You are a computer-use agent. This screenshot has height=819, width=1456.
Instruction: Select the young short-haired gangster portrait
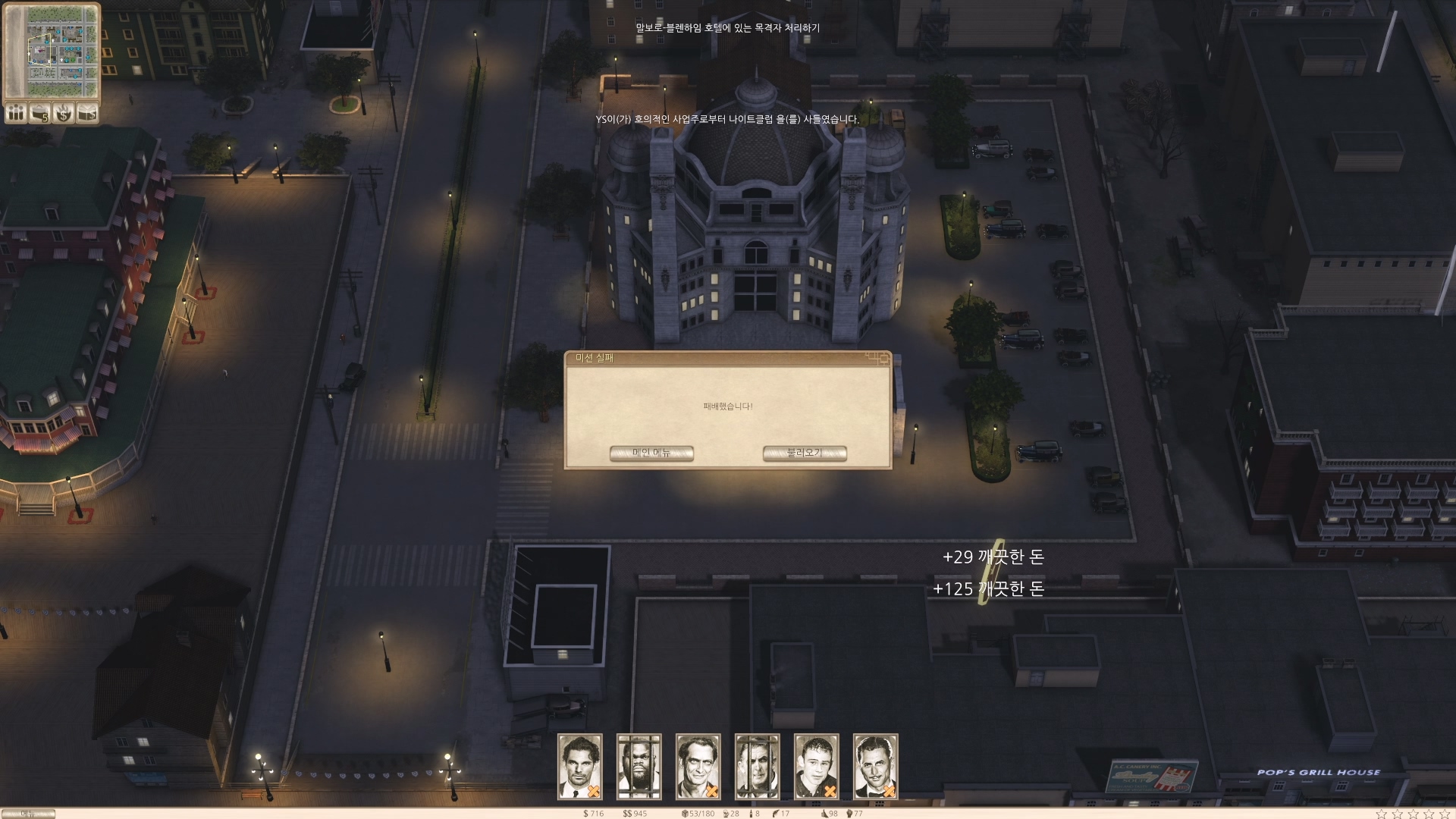pyautogui.click(x=817, y=766)
